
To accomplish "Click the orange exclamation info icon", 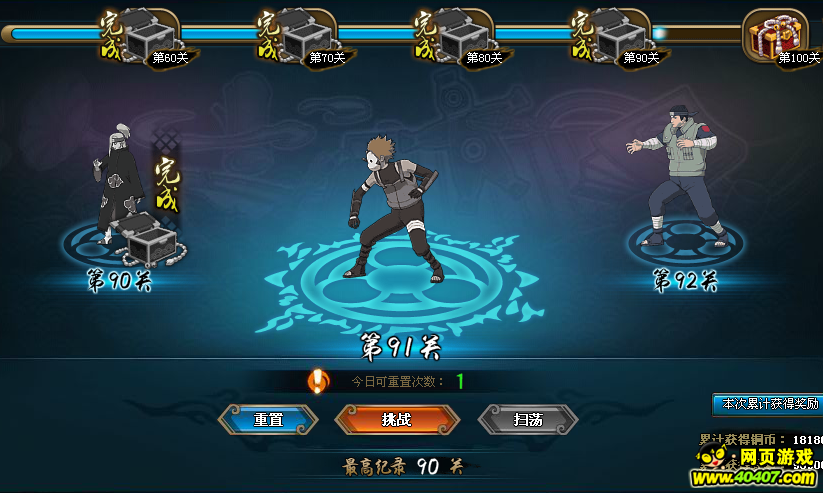I will point(318,381).
